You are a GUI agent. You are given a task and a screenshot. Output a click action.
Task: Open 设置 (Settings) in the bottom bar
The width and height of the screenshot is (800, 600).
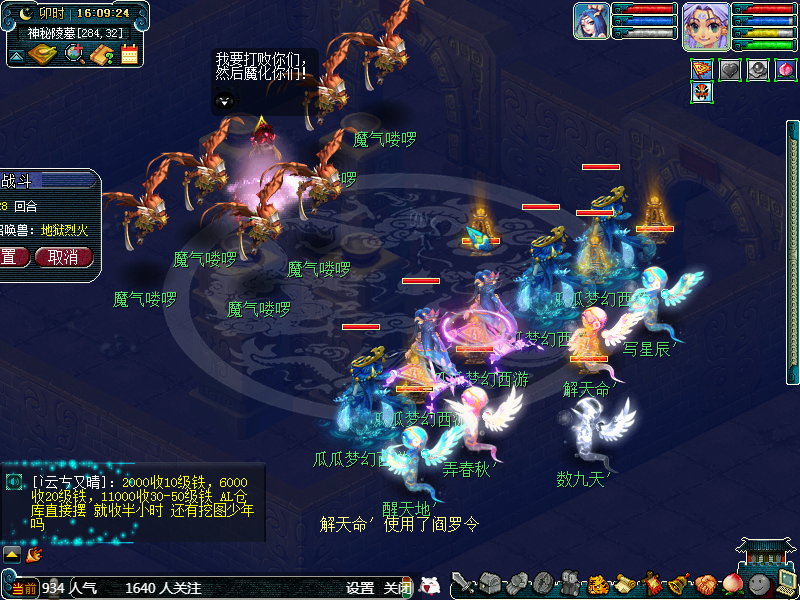[360, 588]
